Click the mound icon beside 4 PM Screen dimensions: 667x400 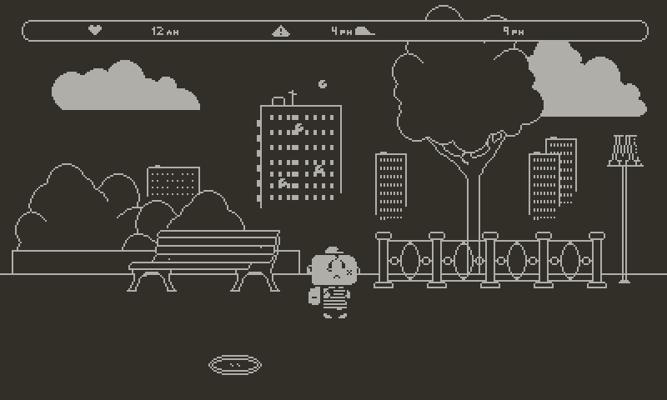pyautogui.click(x=364, y=31)
